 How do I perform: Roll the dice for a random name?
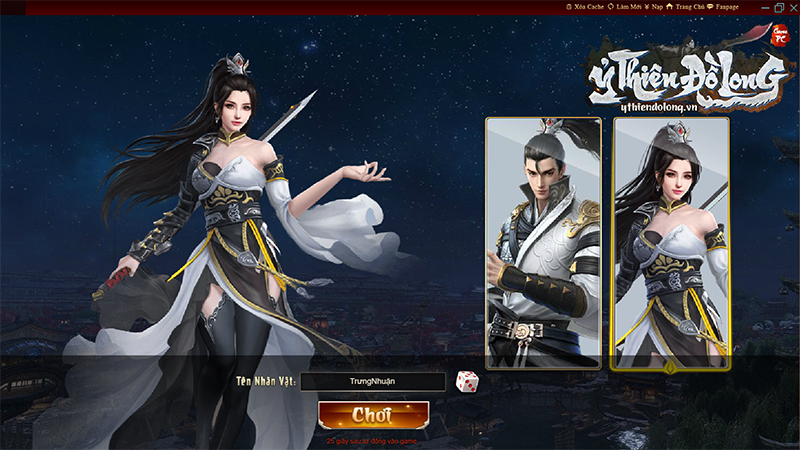467,381
